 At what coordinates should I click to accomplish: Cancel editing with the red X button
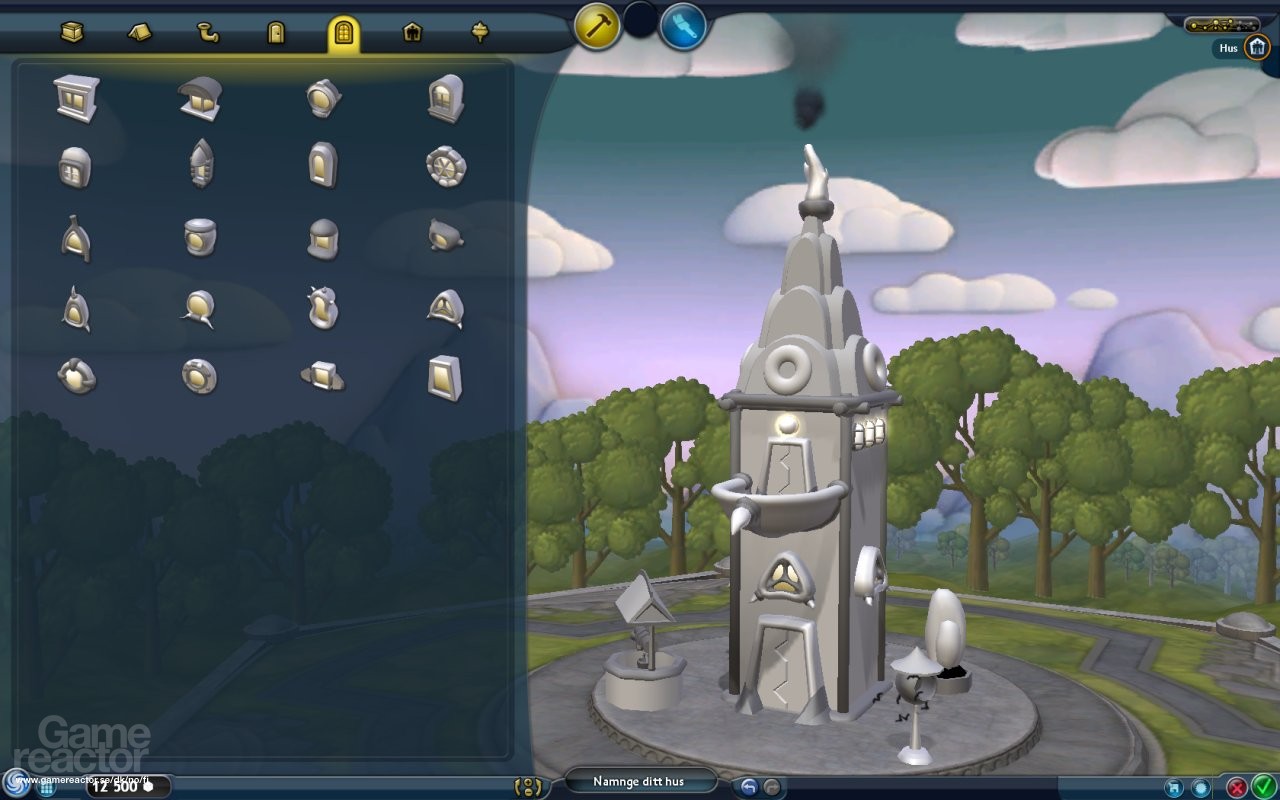(x=1237, y=787)
